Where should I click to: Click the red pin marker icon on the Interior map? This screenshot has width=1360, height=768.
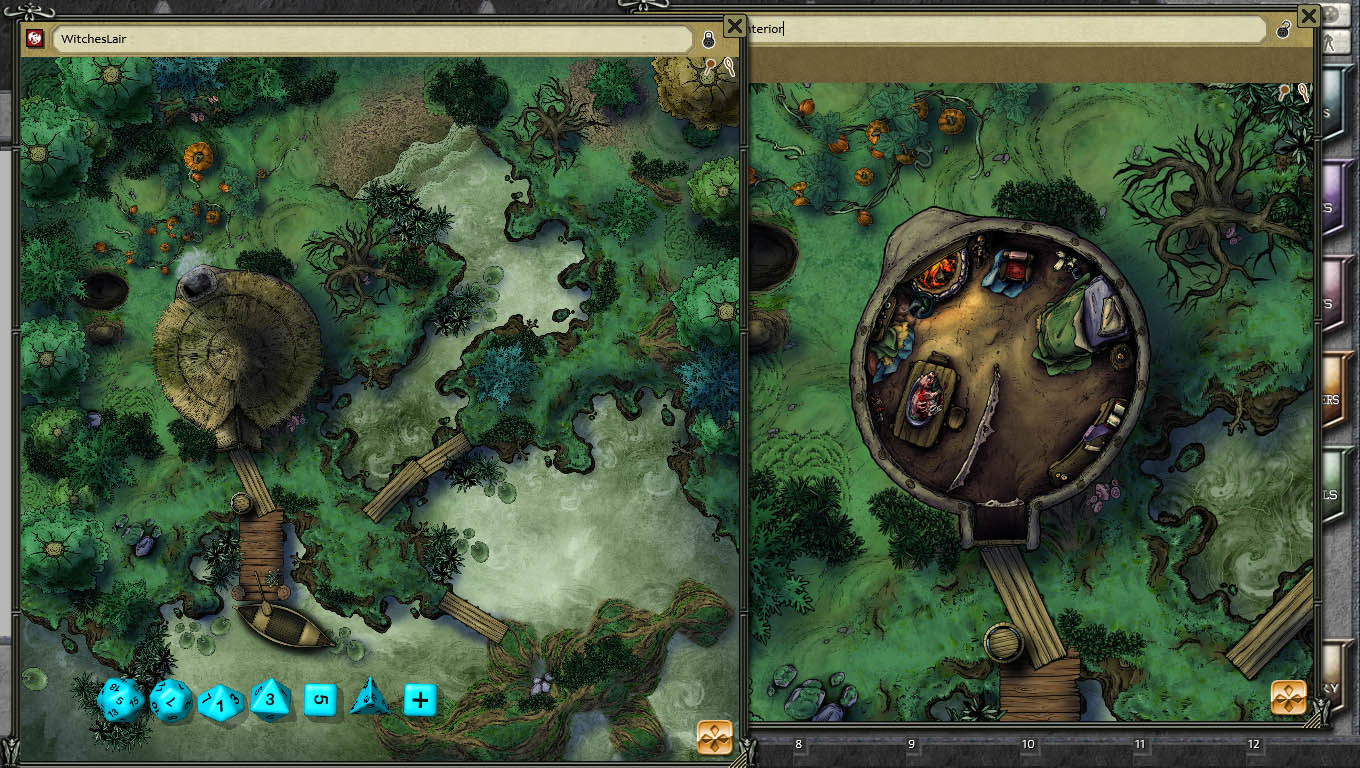coord(1284,91)
